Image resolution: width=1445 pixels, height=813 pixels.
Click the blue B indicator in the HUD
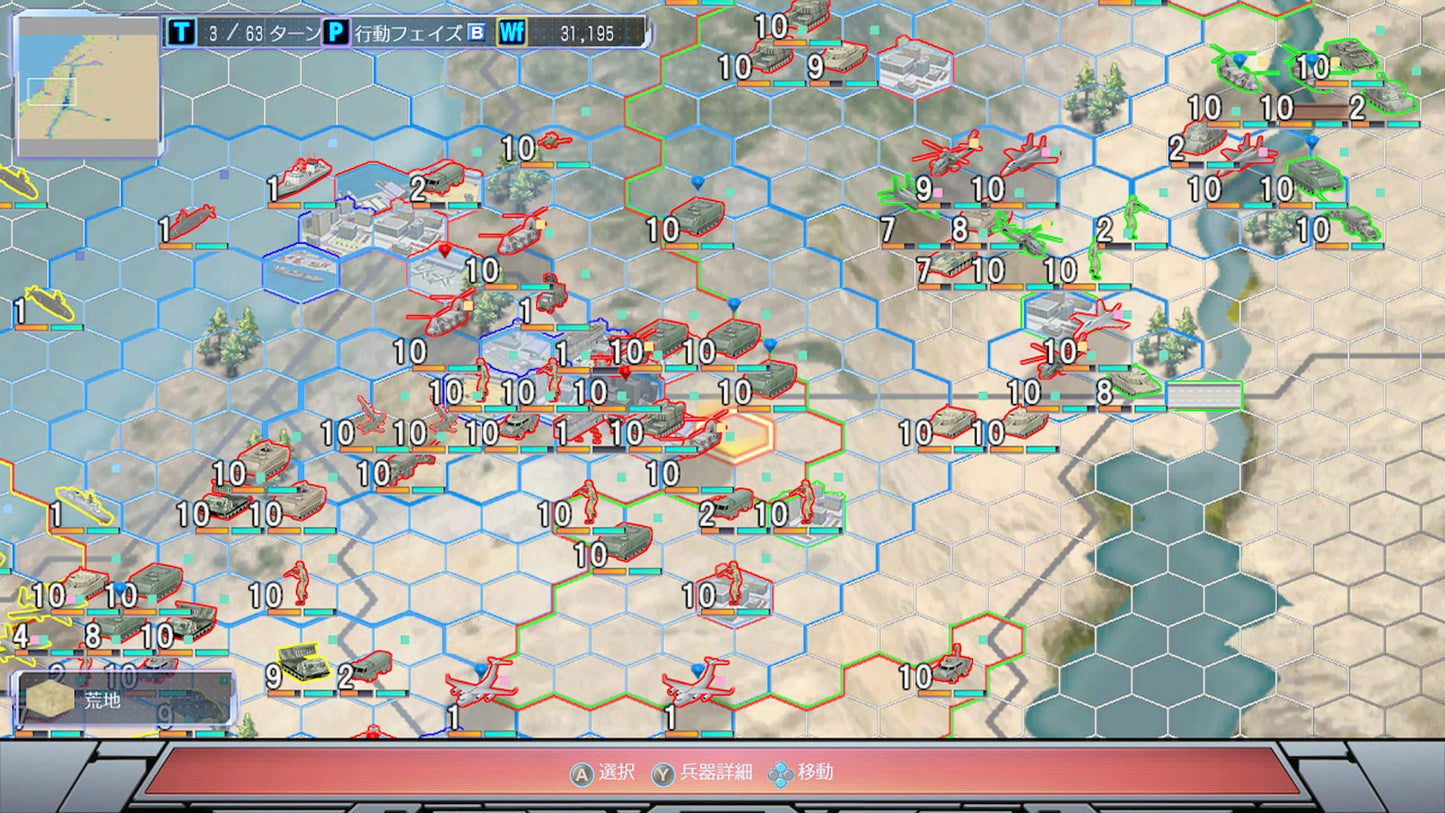(x=474, y=30)
